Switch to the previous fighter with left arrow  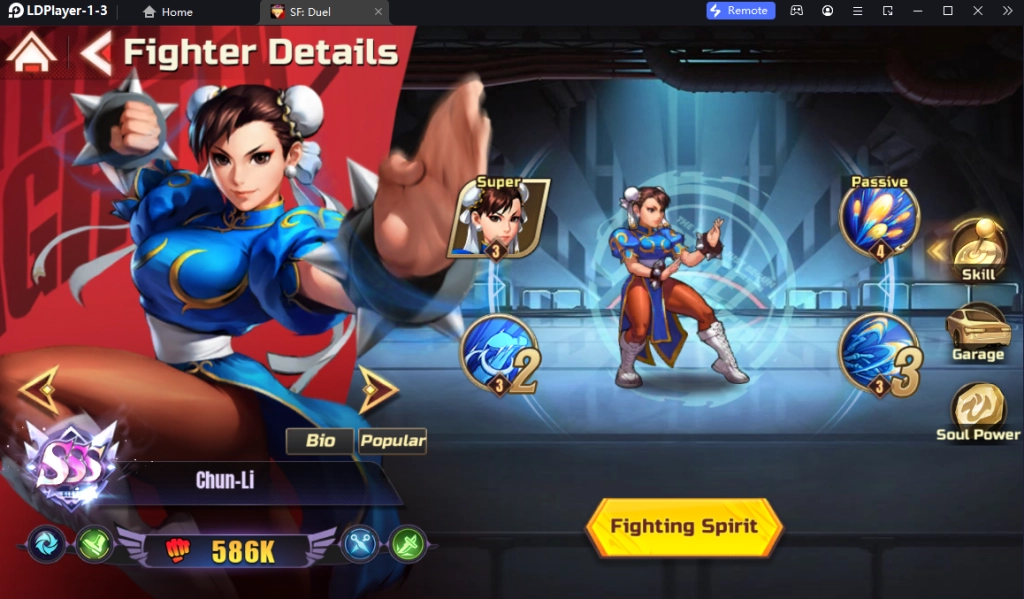(x=39, y=389)
